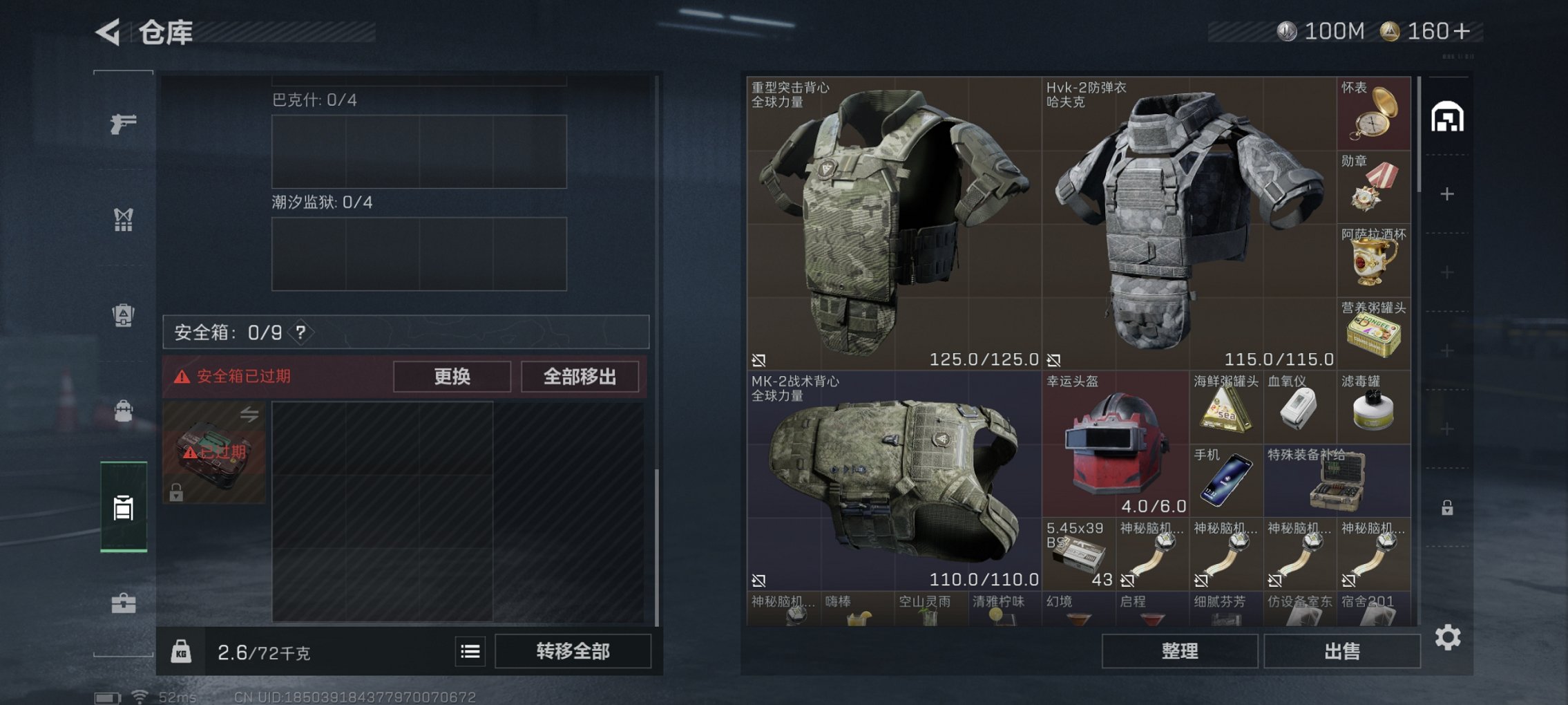The height and width of the screenshot is (705, 1568).
Task: Click the 怀表 pocket watch item
Action: click(1373, 114)
